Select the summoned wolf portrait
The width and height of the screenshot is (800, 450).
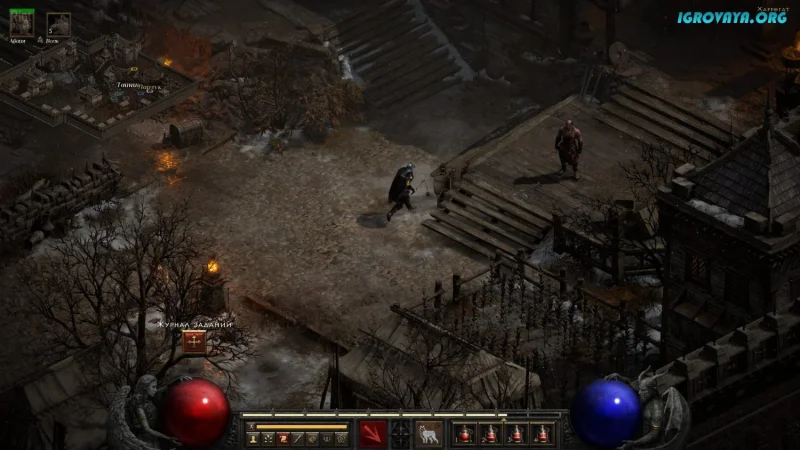58,24
